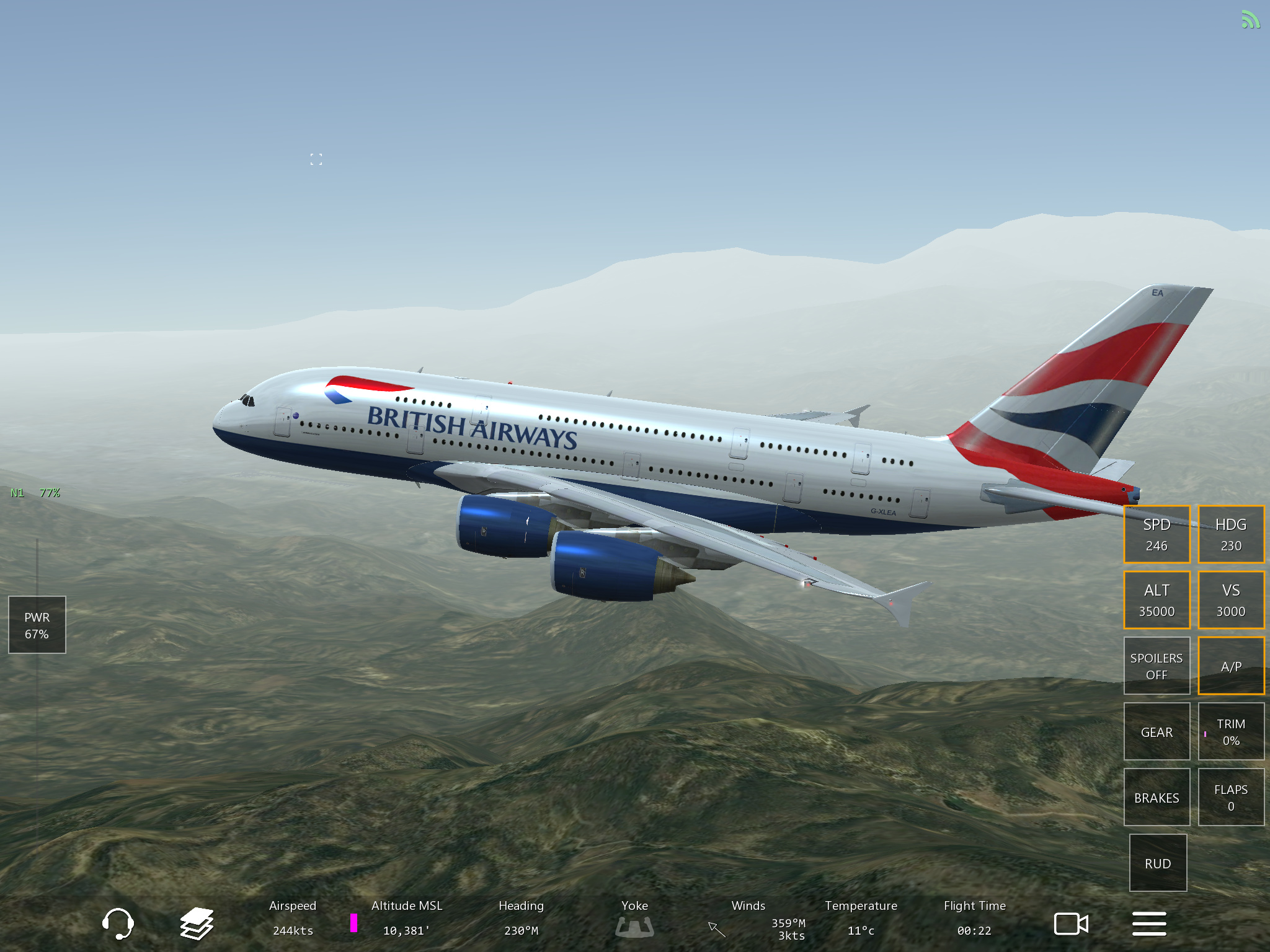This screenshot has height=952, width=1270.
Task: Toggle the SPD autopilot speed button
Action: [x=1157, y=534]
